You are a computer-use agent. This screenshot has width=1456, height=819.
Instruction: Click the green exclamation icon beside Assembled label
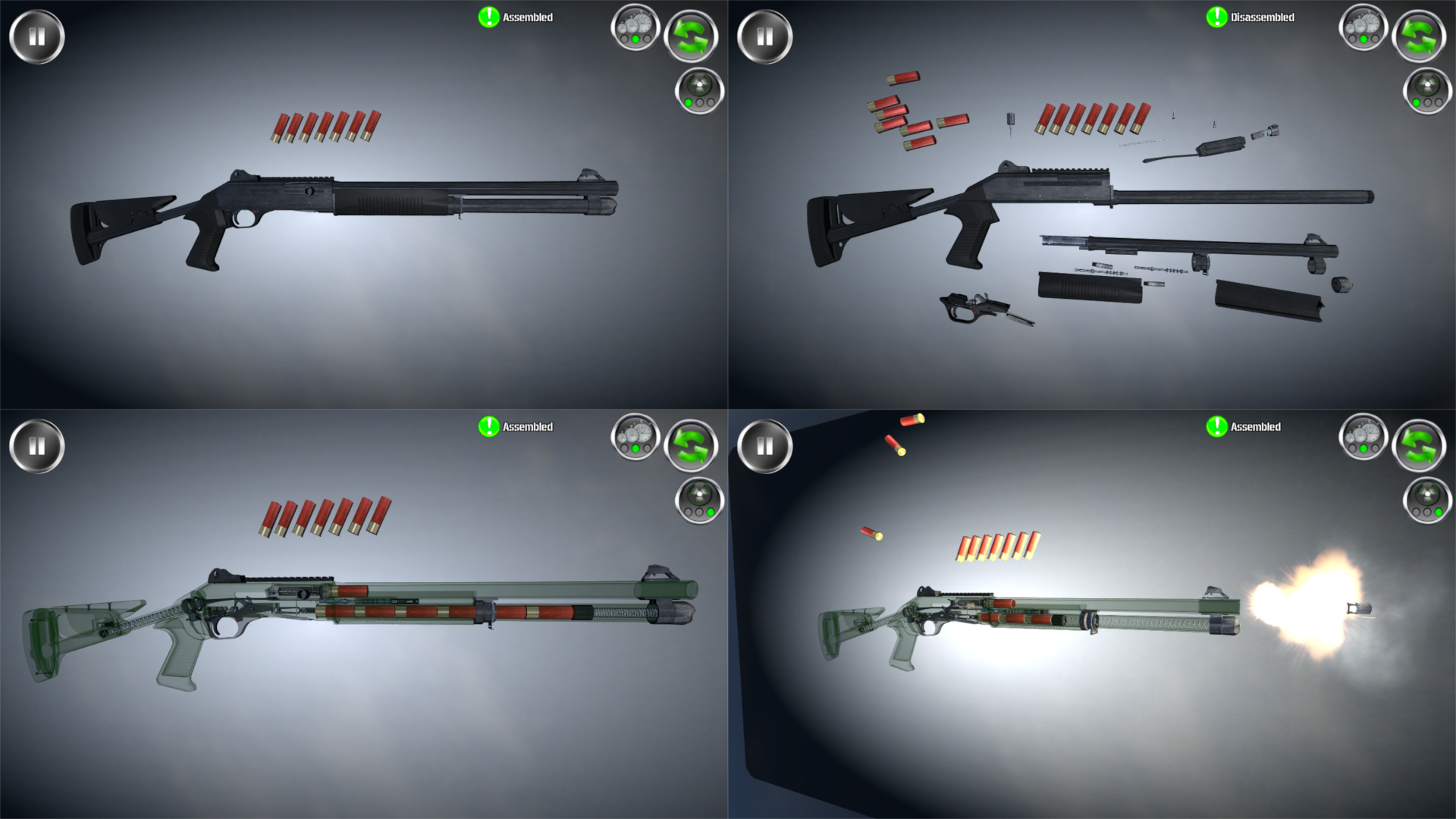pos(488,17)
